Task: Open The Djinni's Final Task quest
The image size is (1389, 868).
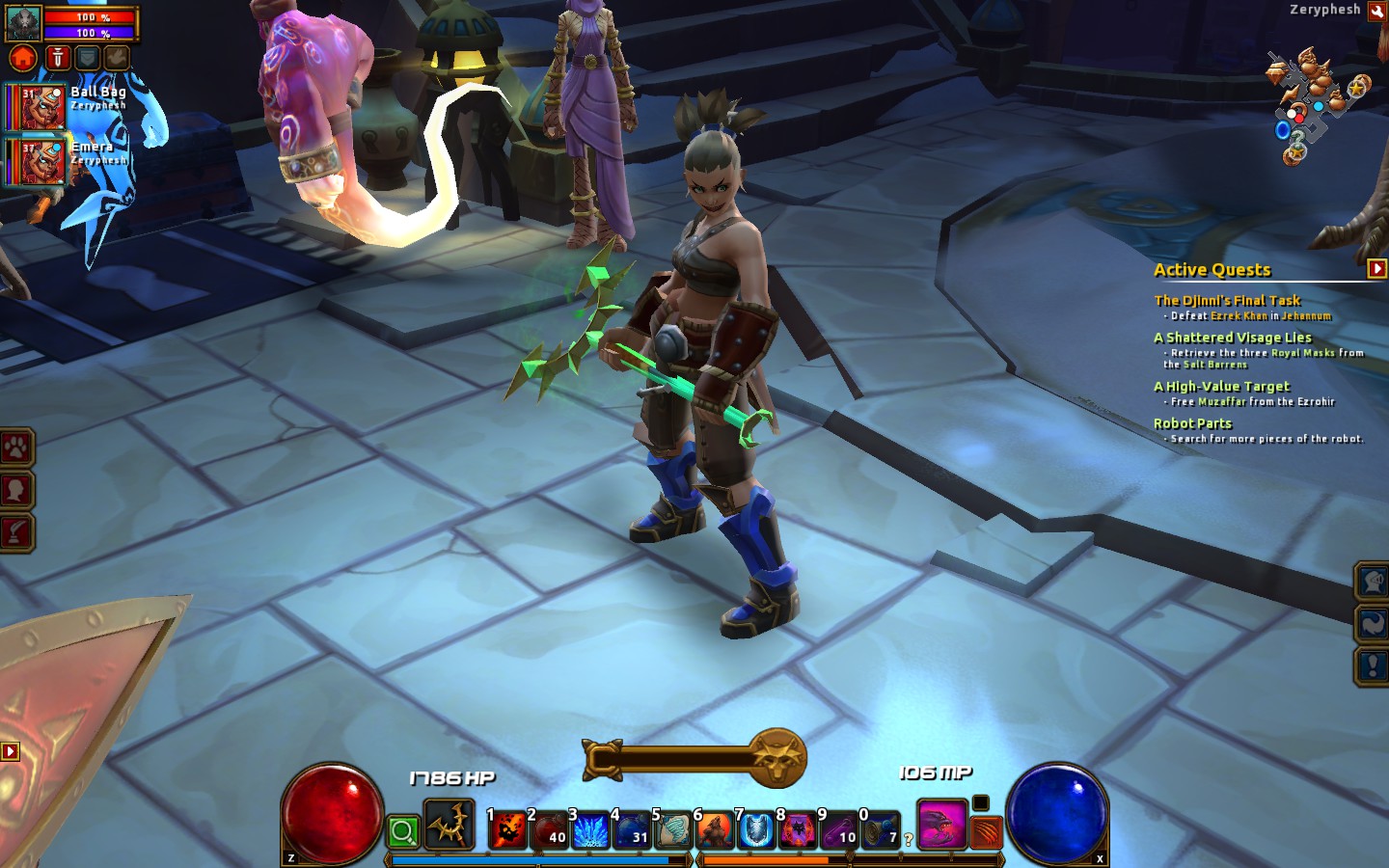Action: pyautogui.click(x=1227, y=300)
